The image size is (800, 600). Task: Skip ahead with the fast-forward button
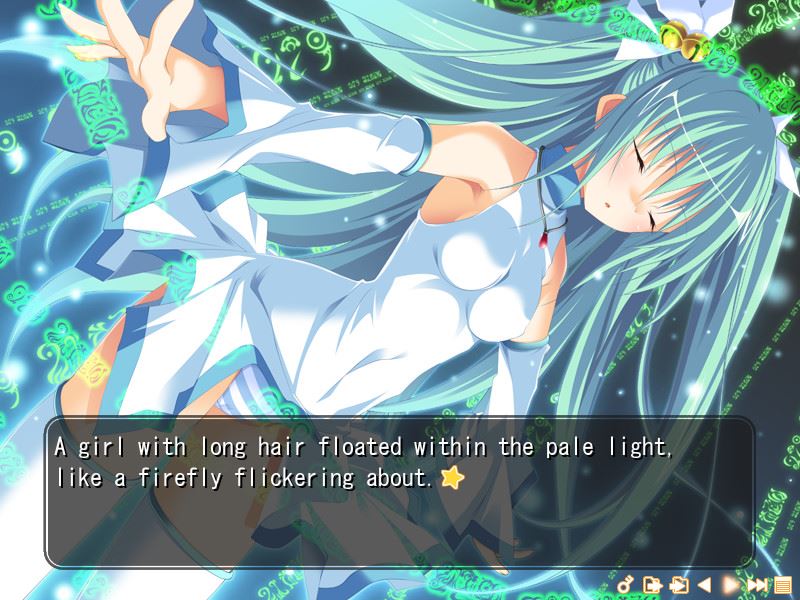[757, 584]
